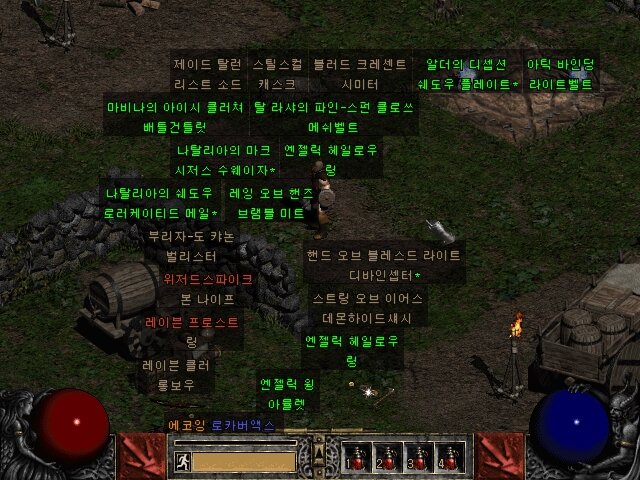Select the 핸드 오브 블레스드 라이트 디바인셉터 label
This screenshot has width=640, height=480.
385,265
